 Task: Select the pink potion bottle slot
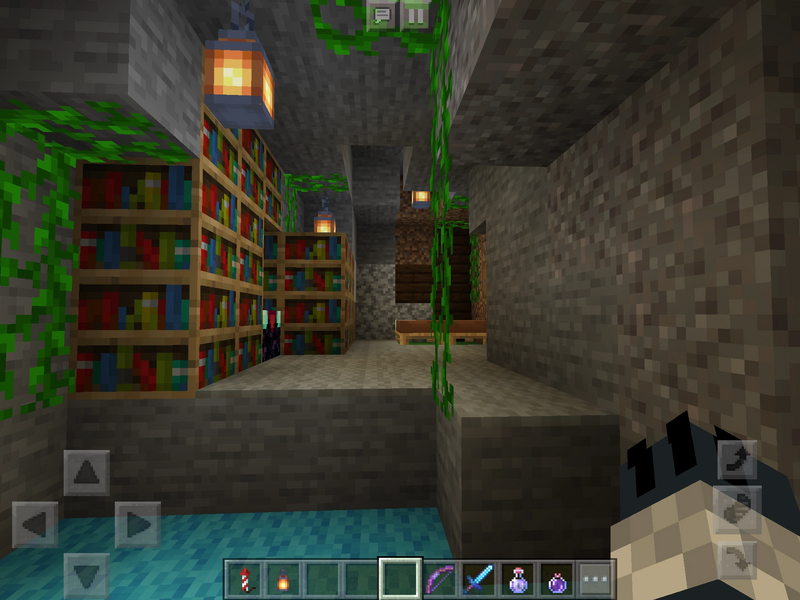point(517,579)
